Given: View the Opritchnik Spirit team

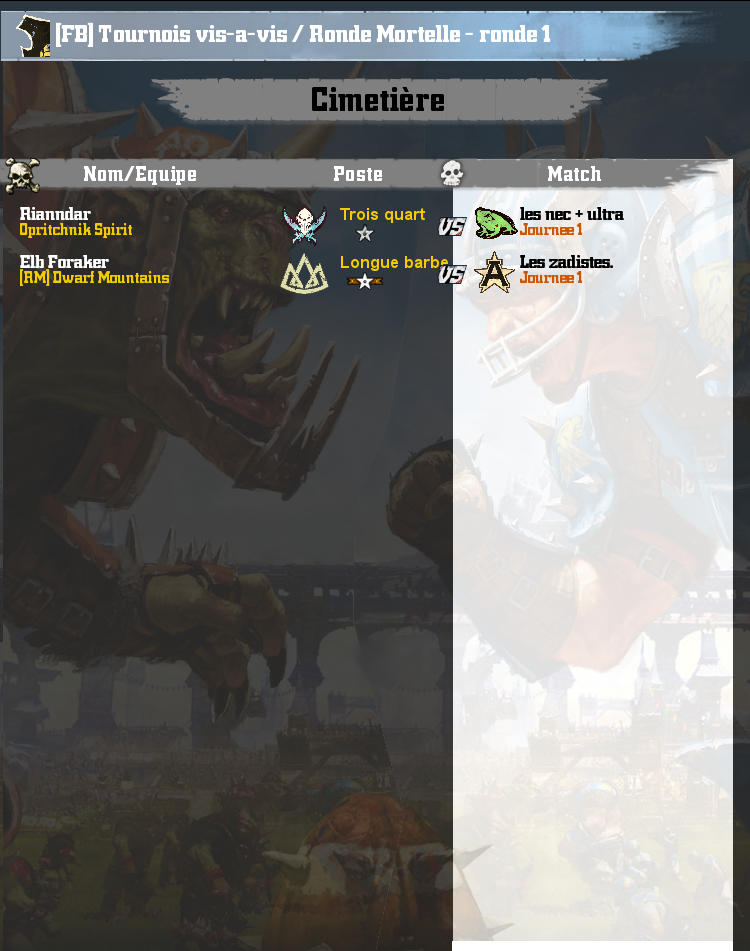Looking at the screenshot, I should click(76, 230).
